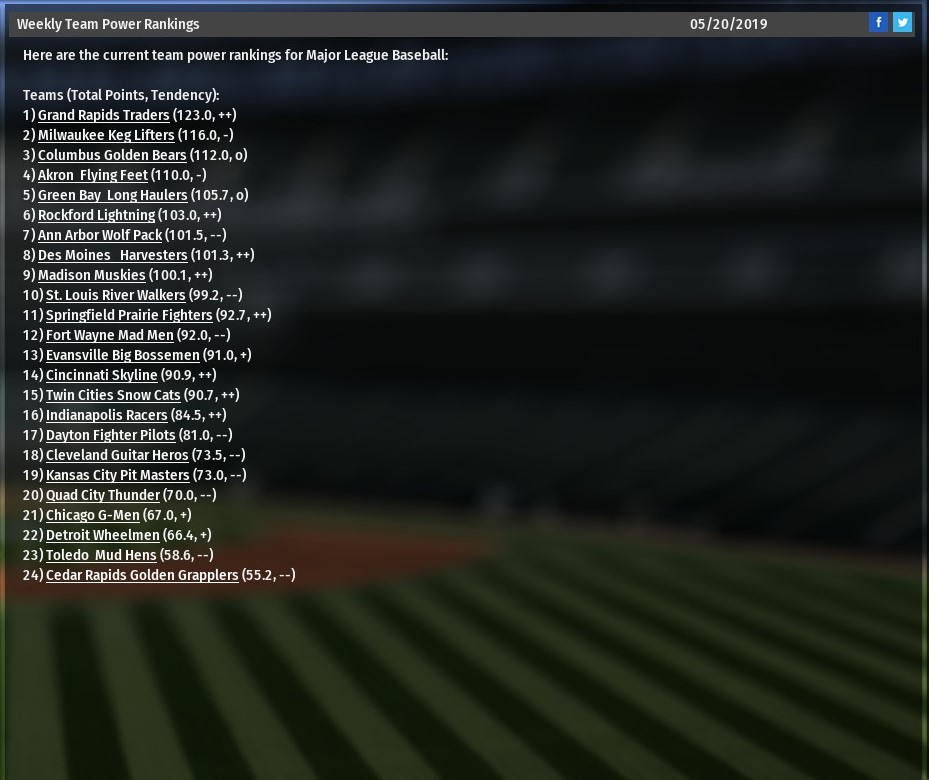Open Rockford Lightning team page

[96, 215]
